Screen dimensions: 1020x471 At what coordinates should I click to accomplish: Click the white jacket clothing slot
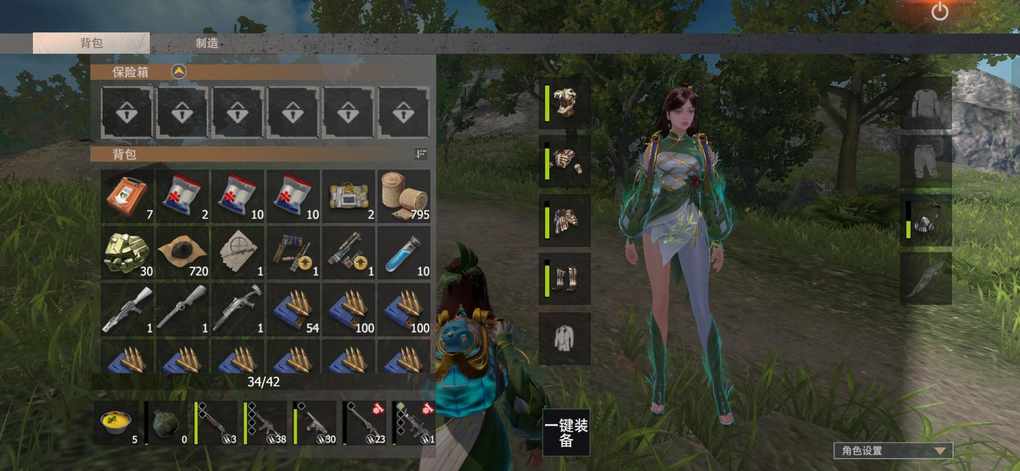point(566,337)
